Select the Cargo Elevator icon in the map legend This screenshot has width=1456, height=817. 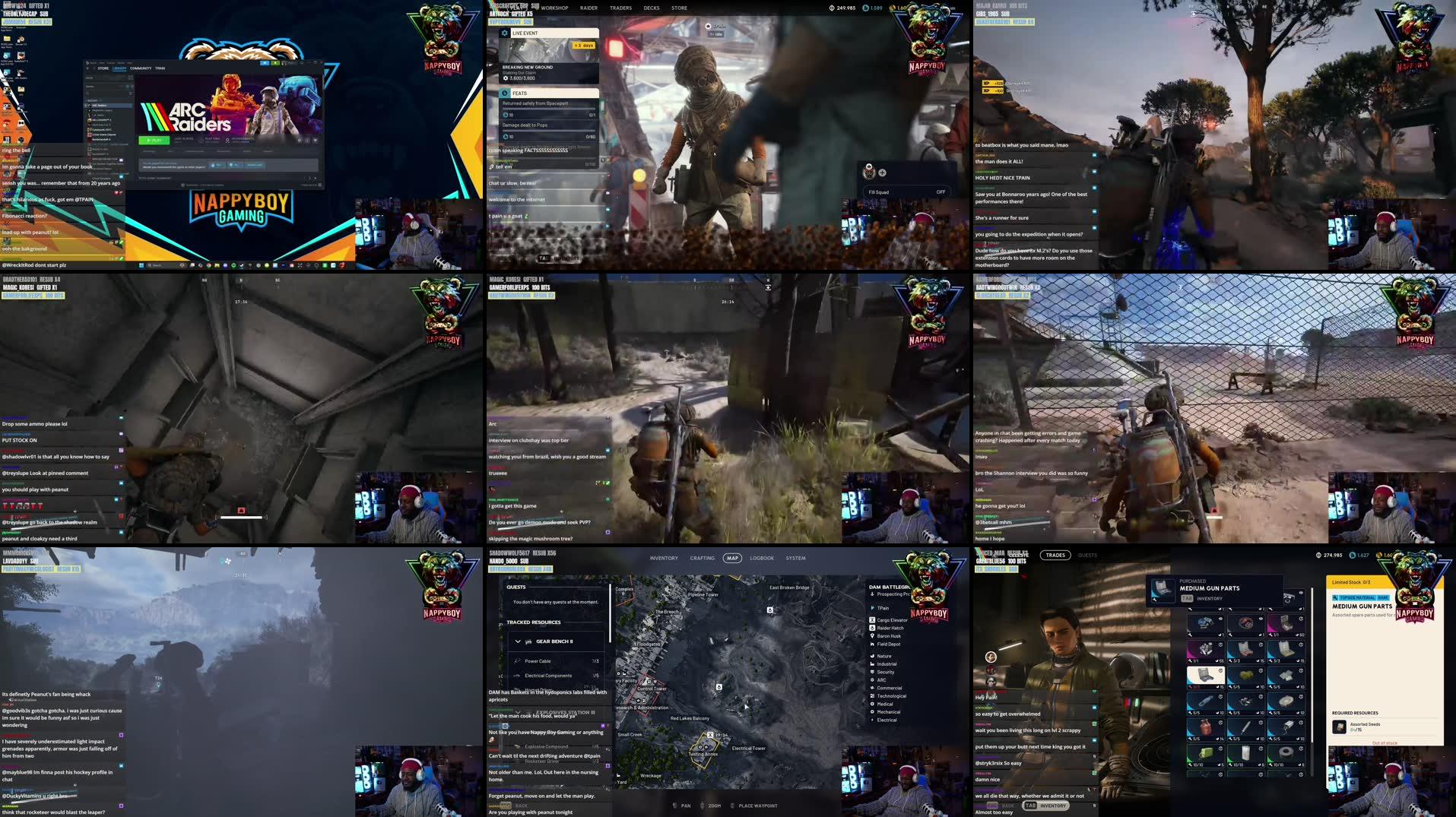[872, 620]
